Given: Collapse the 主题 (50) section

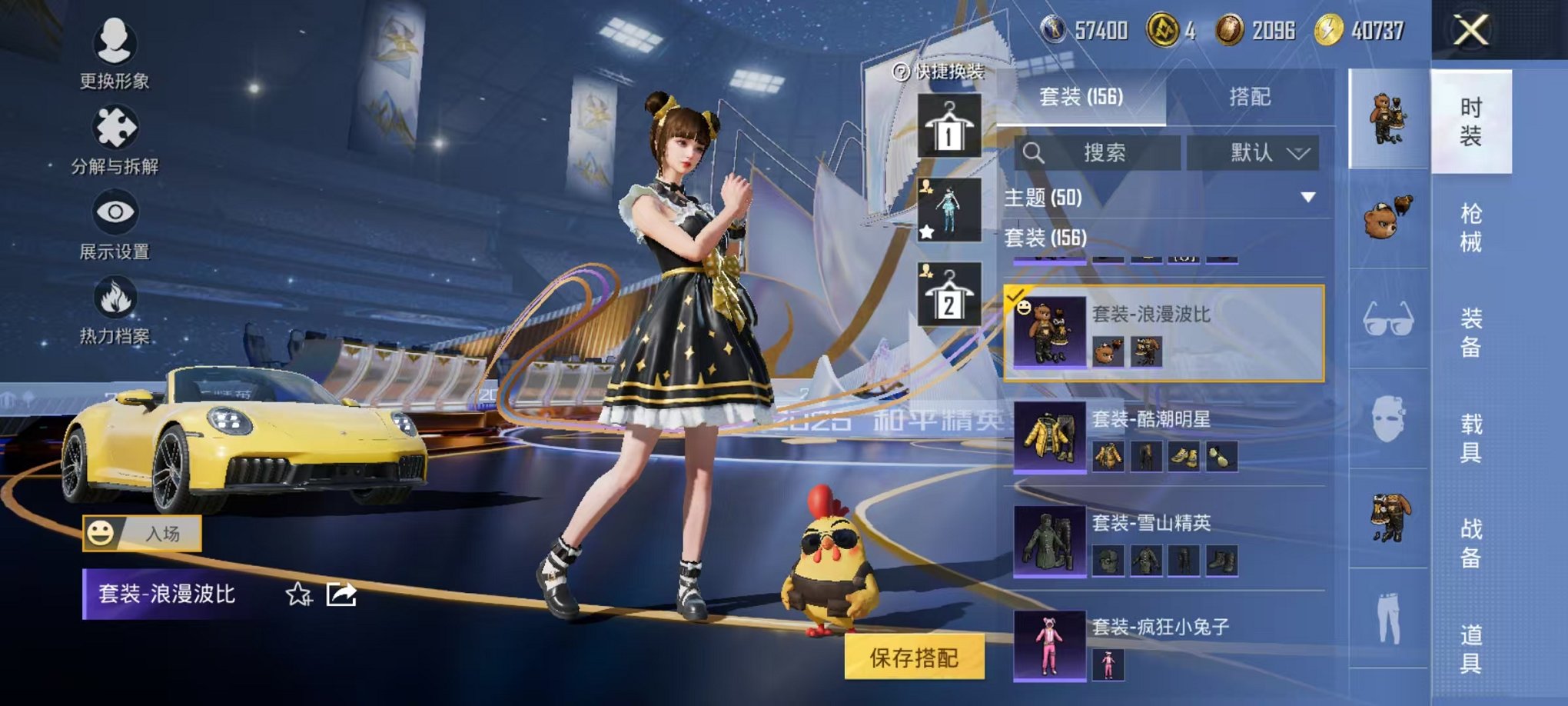Looking at the screenshot, I should coord(1307,196).
